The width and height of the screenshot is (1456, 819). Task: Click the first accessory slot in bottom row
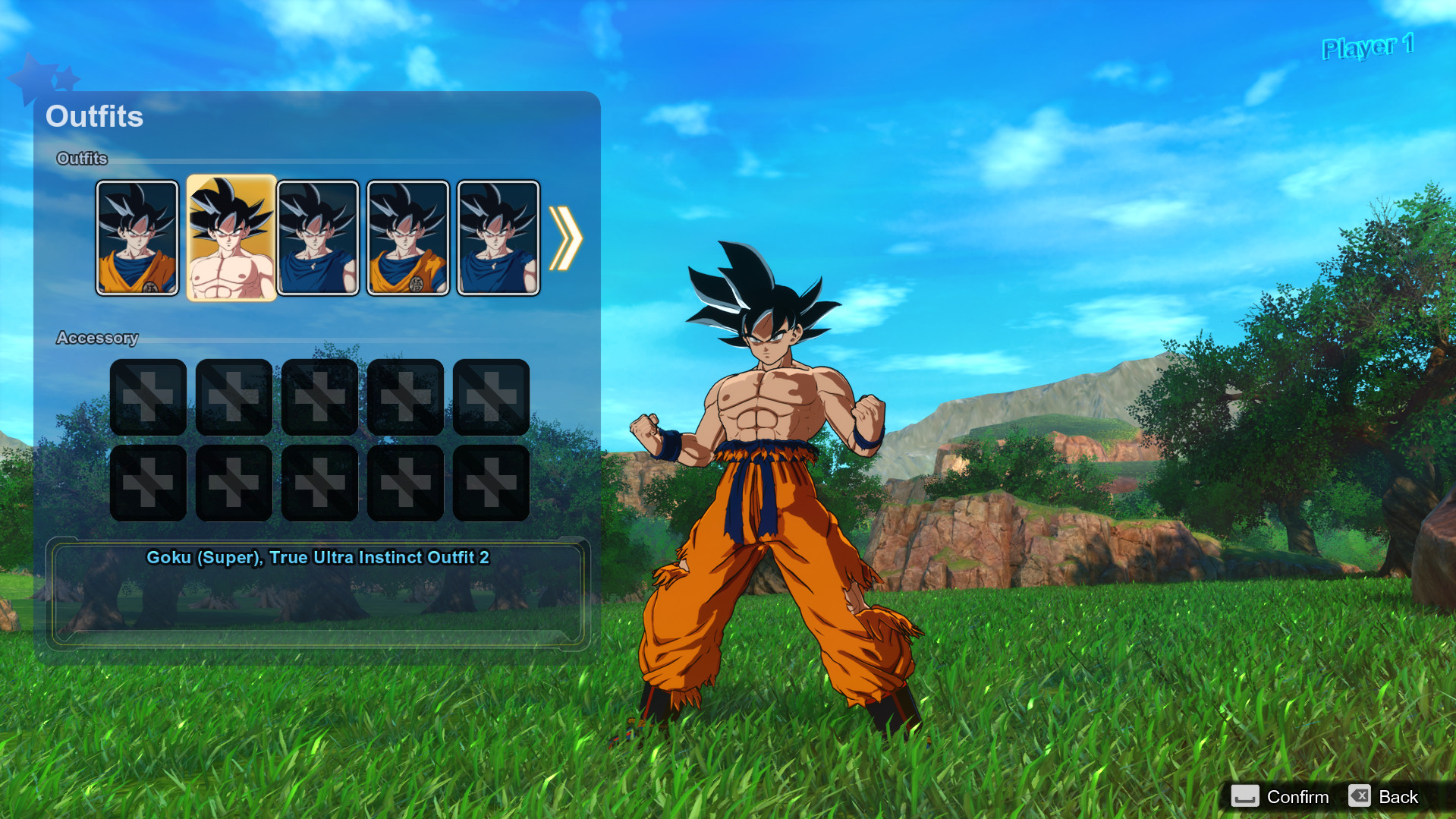click(148, 484)
